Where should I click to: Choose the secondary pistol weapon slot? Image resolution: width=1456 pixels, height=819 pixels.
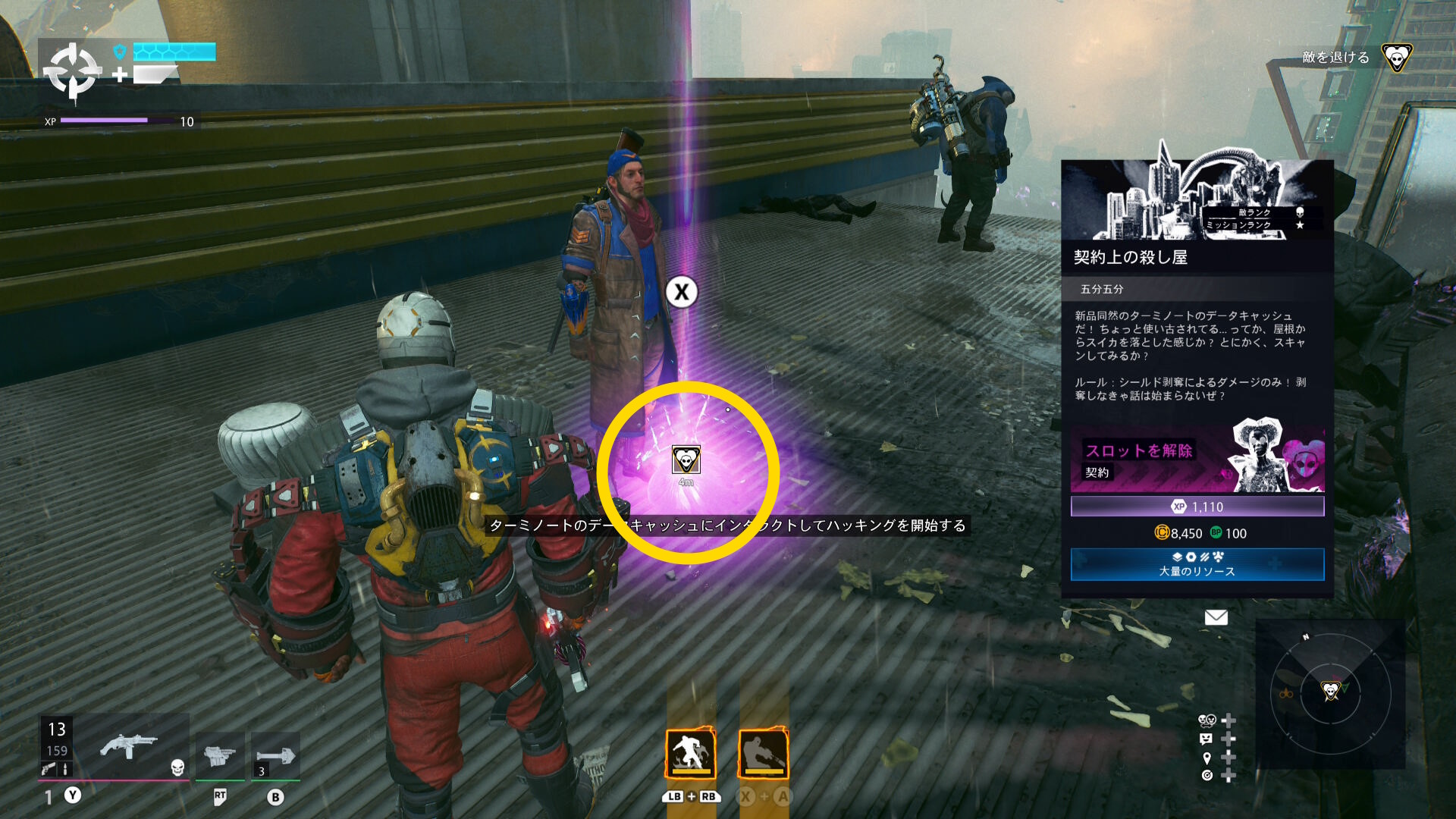coord(220,756)
